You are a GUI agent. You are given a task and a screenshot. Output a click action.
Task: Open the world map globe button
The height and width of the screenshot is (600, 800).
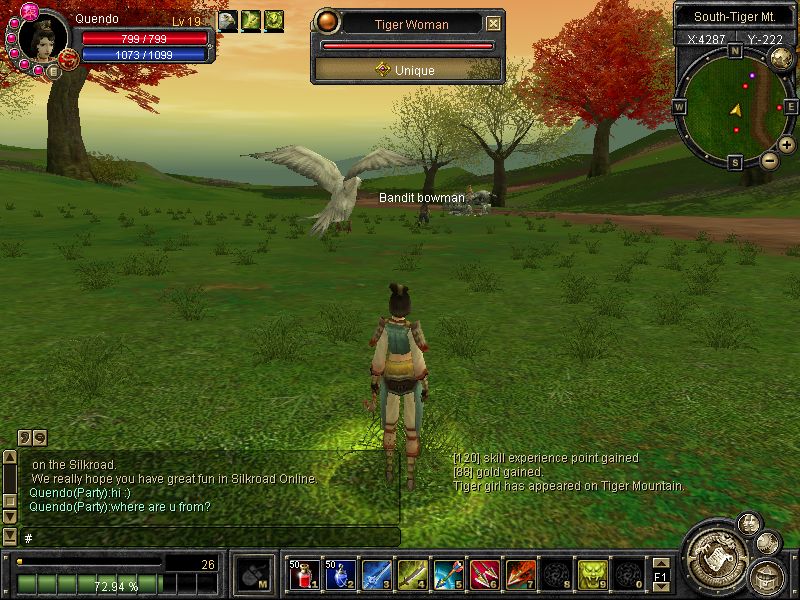[781, 58]
